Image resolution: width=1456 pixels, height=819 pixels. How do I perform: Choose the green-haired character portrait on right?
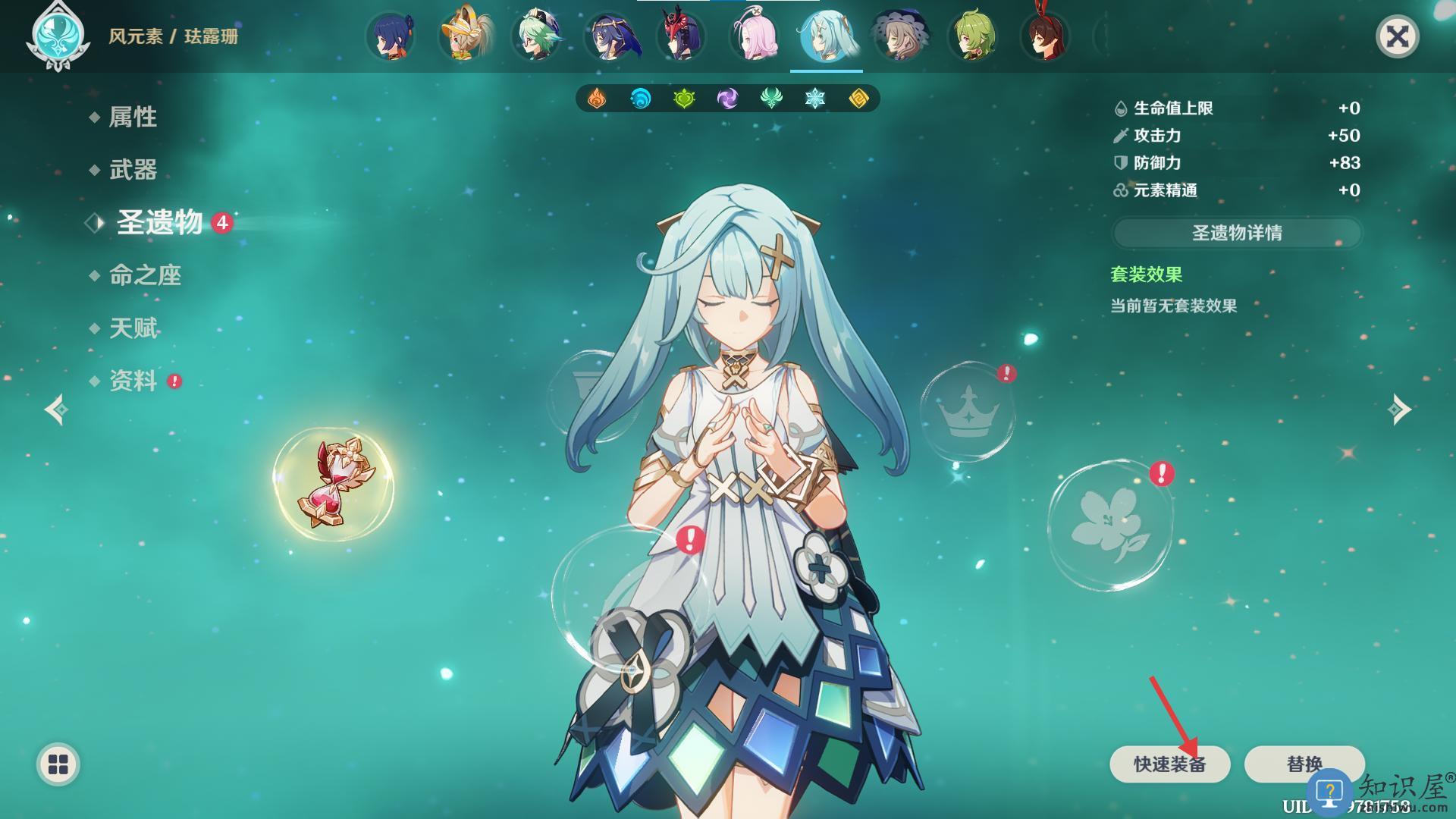pos(973,36)
